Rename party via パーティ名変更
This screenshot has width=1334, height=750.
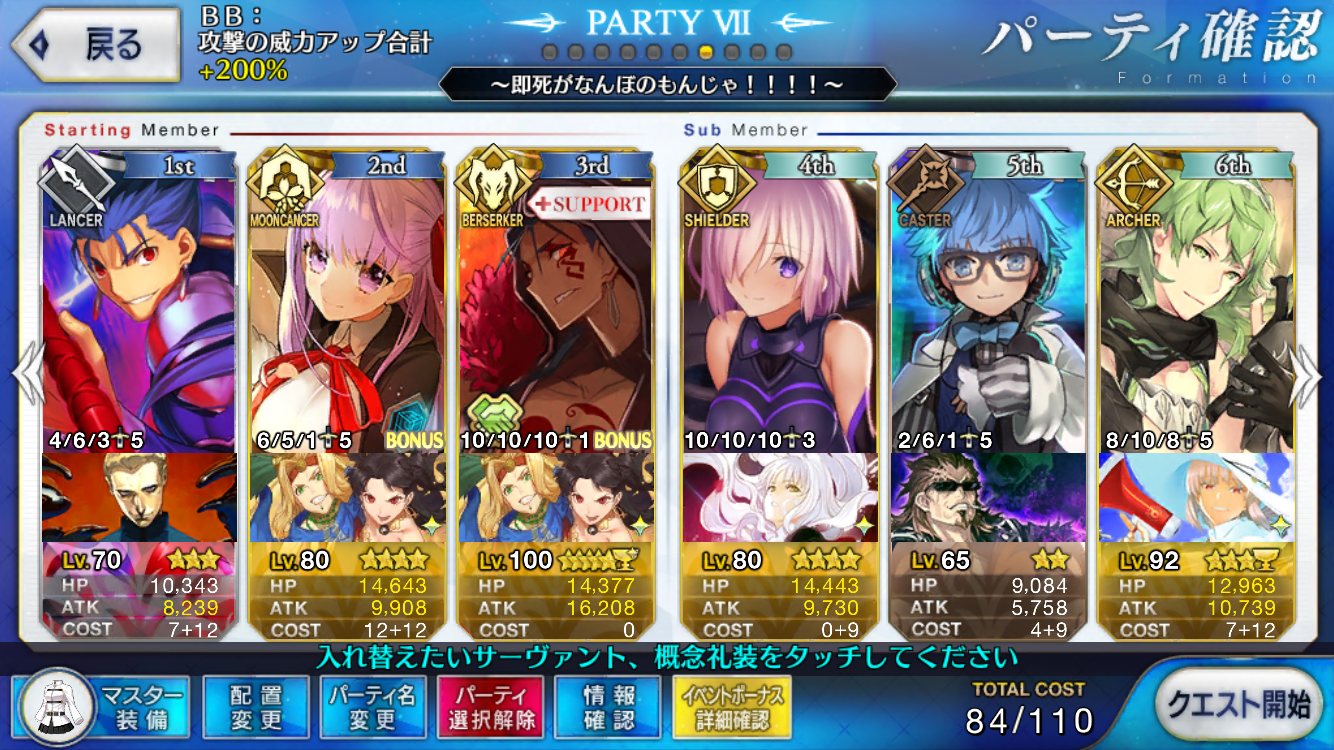372,706
